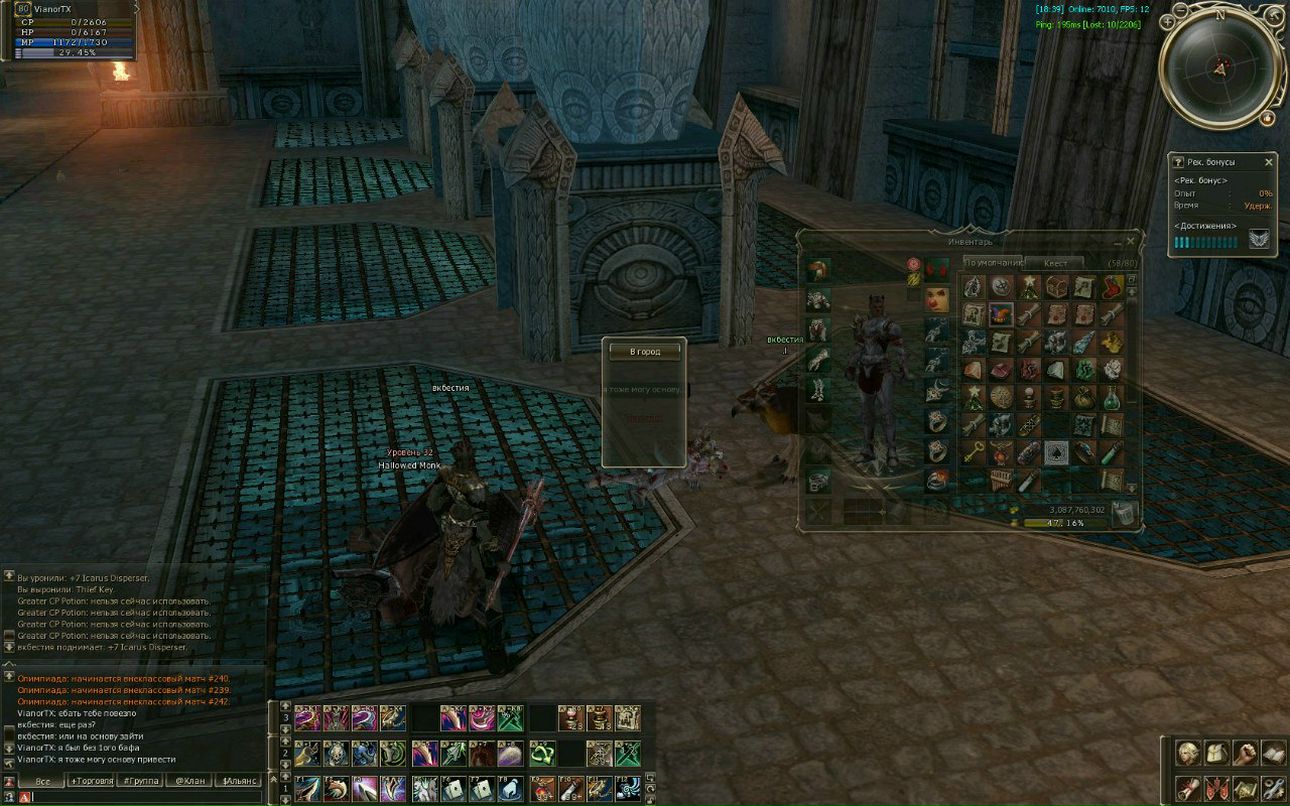Click the minimap compass

(x=1220, y=68)
